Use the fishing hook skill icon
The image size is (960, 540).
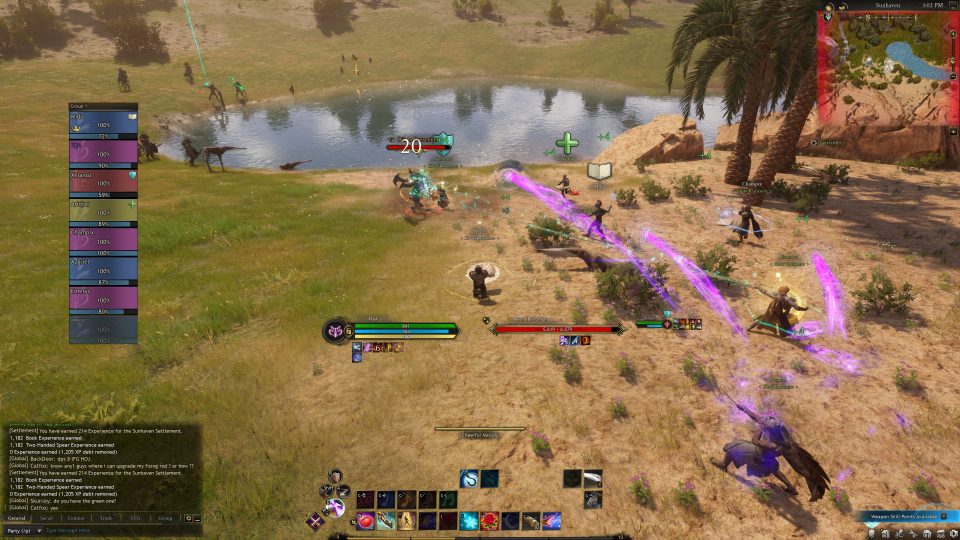coord(469,479)
